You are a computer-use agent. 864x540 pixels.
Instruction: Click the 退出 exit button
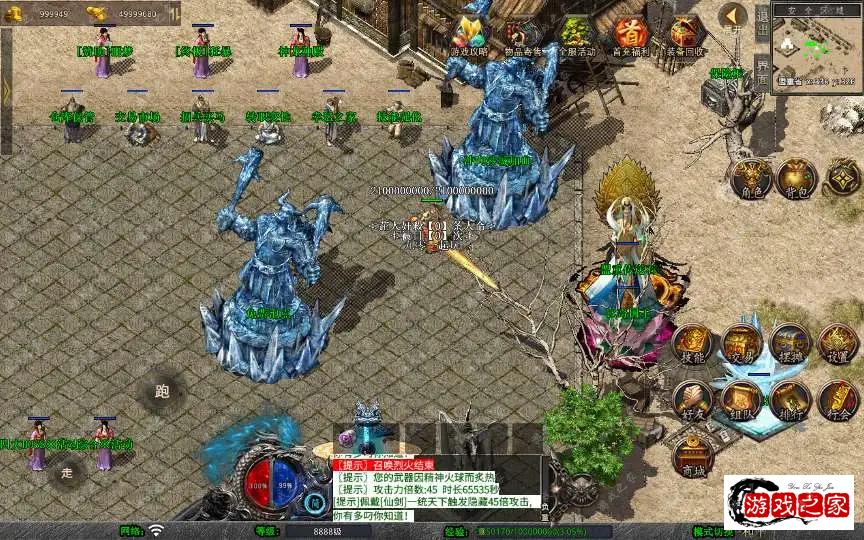tap(762, 22)
